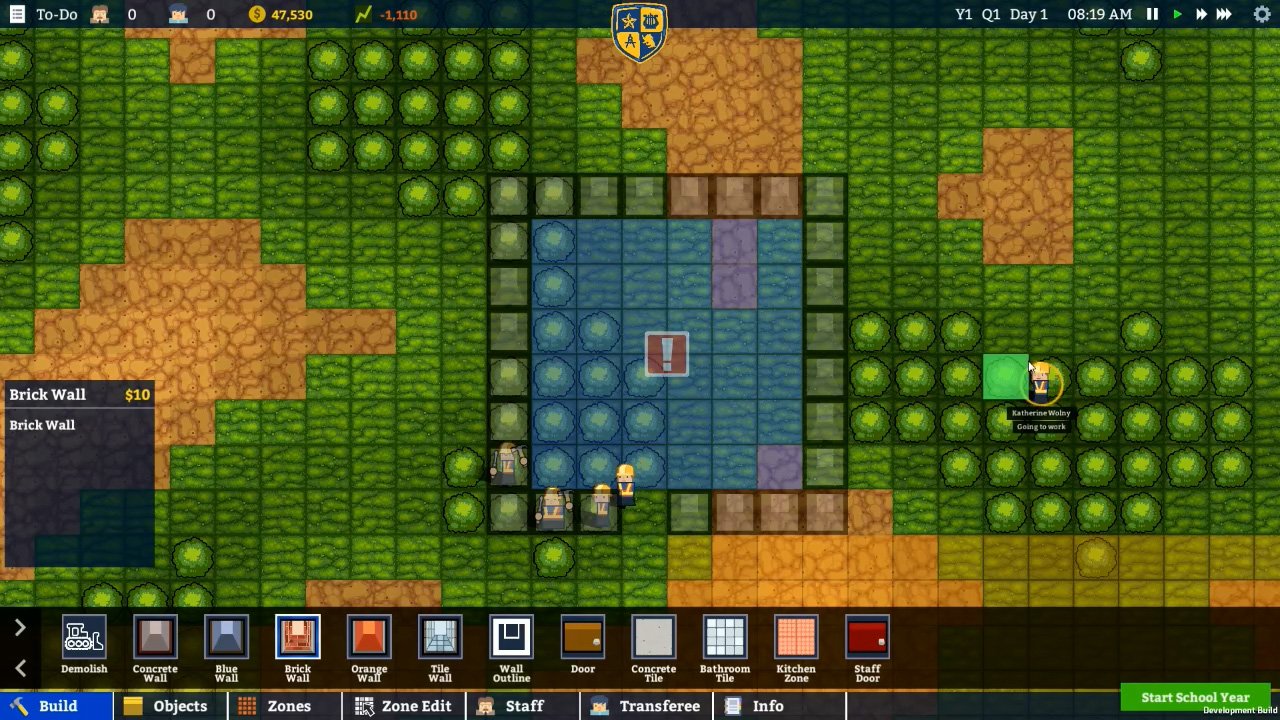Viewport: 1280px width, 720px height.
Task: Open the settings gear menu
Action: pos(1262,14)
